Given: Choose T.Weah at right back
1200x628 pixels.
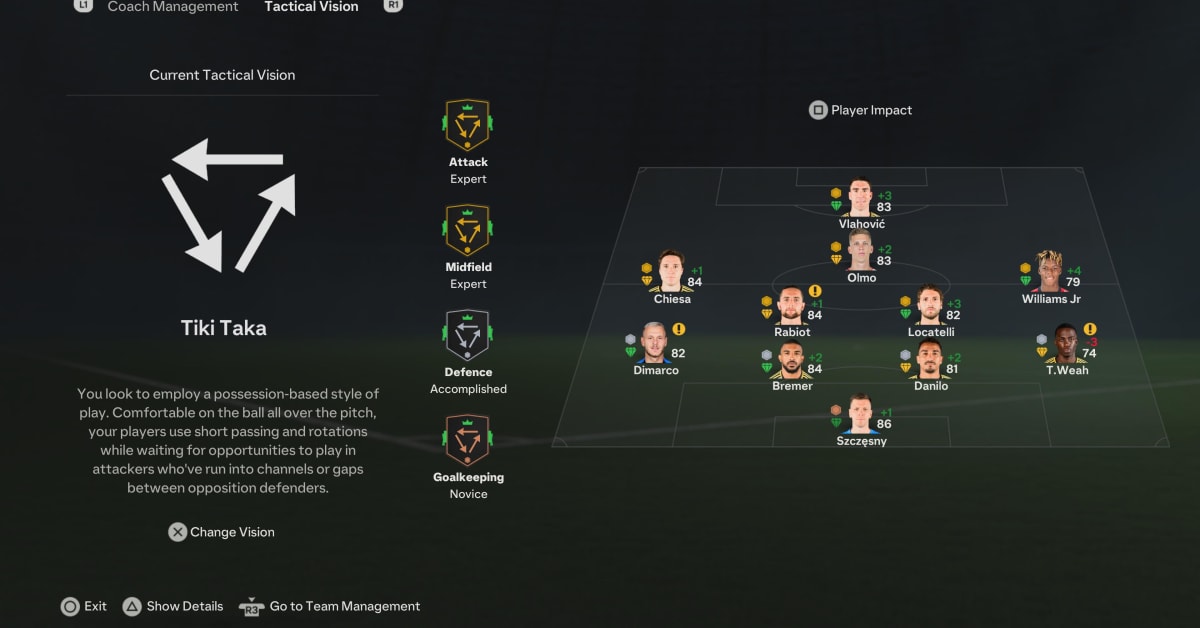Looking at the screenshot, I should (x=1066, y=344).
